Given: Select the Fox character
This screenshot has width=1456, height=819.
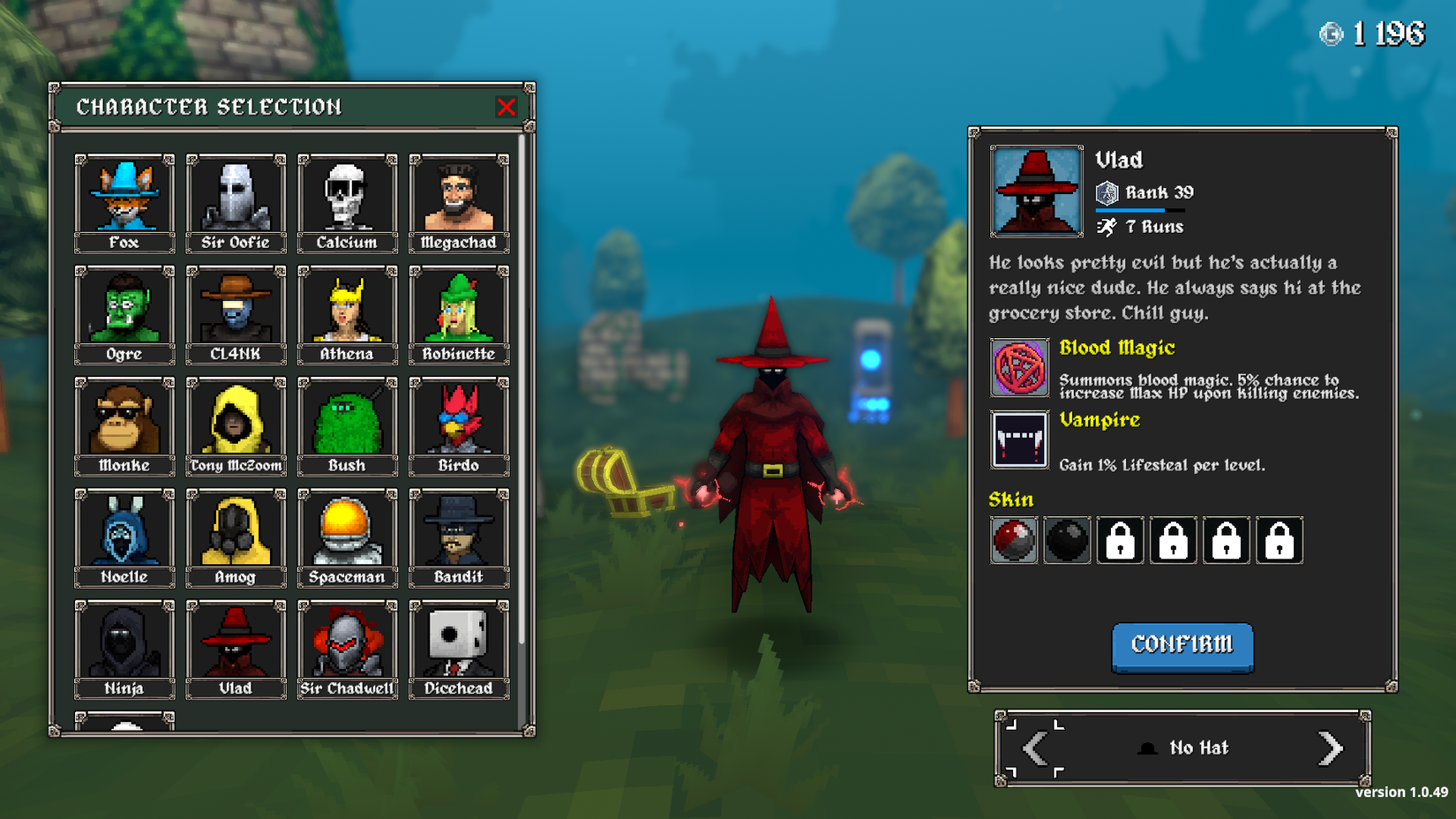Looking at the screenshot, I should [124, 194].
